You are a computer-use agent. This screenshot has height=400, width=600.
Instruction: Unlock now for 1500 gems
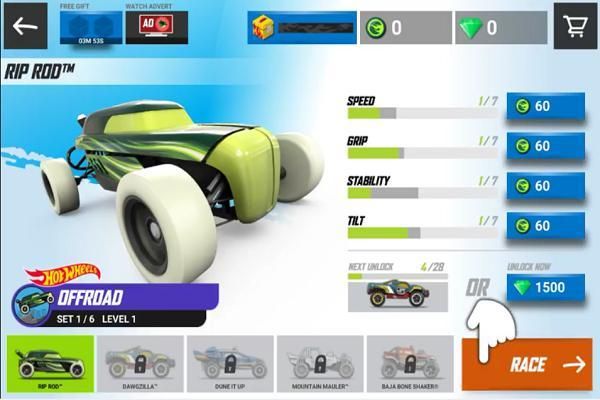click(x=545, y=287)
